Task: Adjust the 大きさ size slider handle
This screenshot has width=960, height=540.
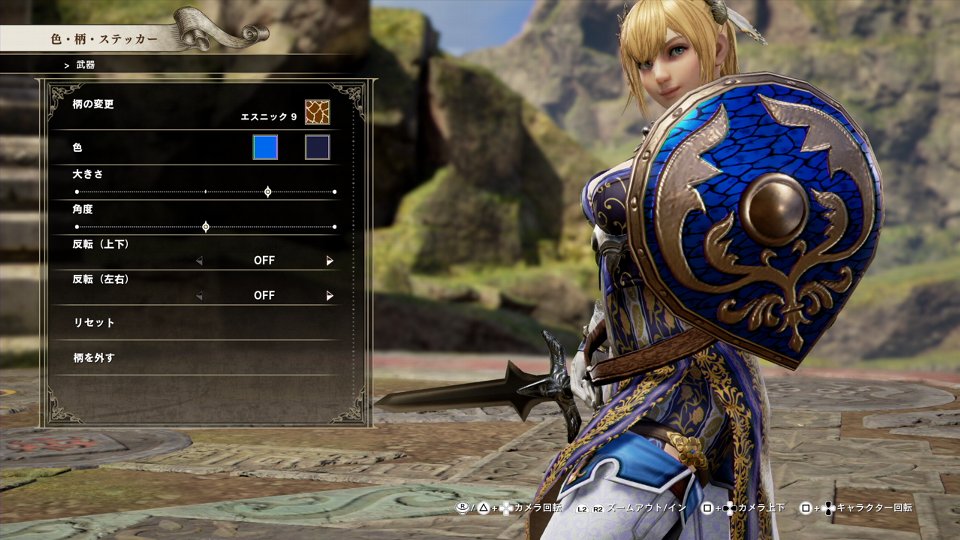Action: (x=267, y=191)
